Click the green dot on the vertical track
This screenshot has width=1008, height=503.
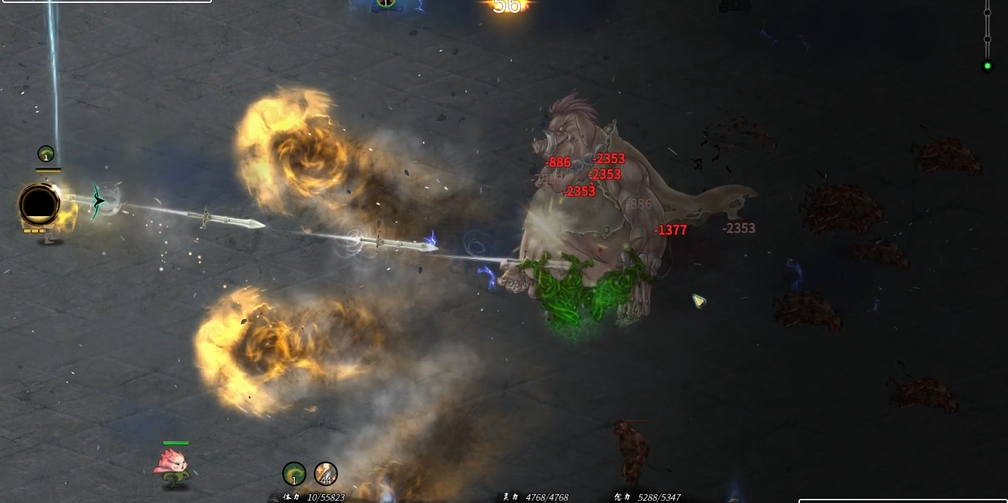click(x=987, y=67)
